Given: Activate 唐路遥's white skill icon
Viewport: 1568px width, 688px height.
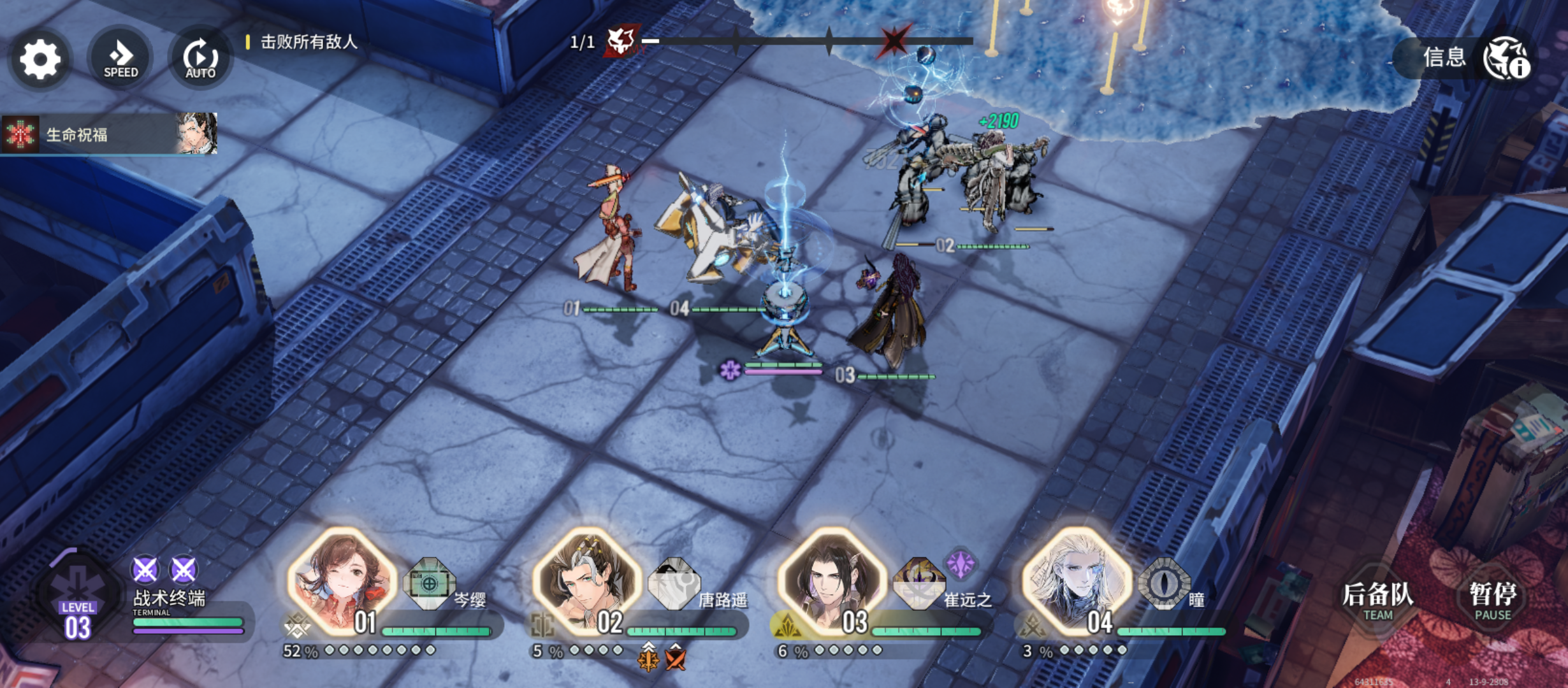Looking at the screenshot, I should (674, 582).
